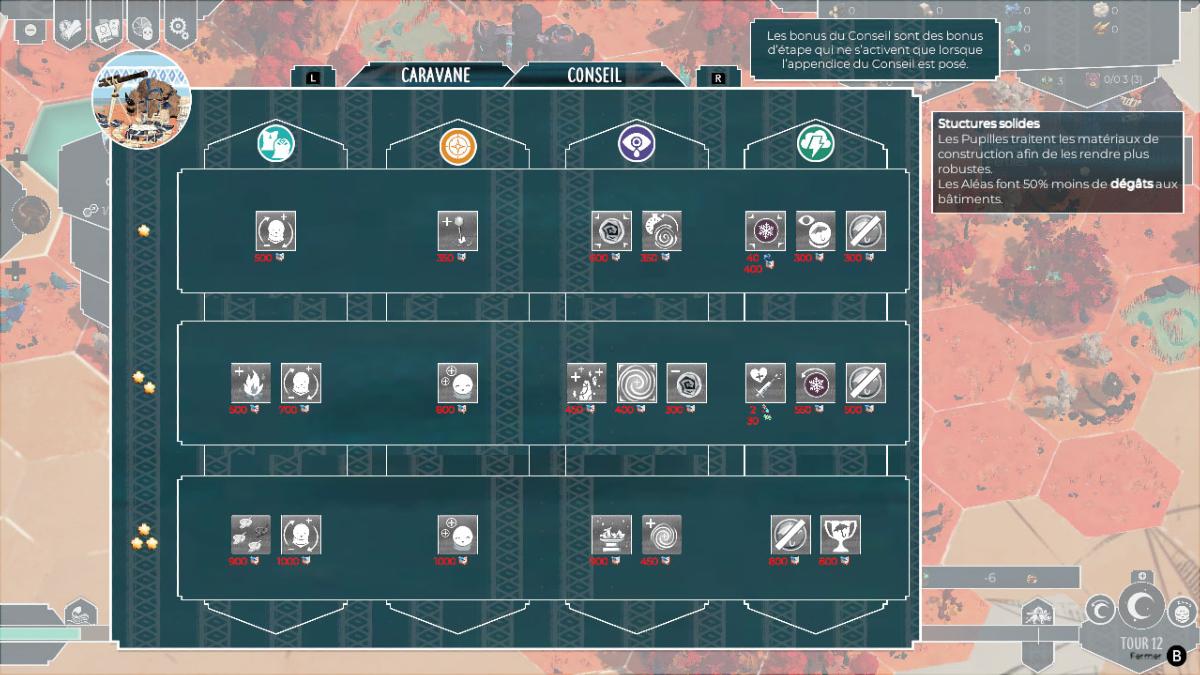Select the sparkling hand bonus costing 450
The height and width of the screenshot is (675, 1200).
(587, 383)
